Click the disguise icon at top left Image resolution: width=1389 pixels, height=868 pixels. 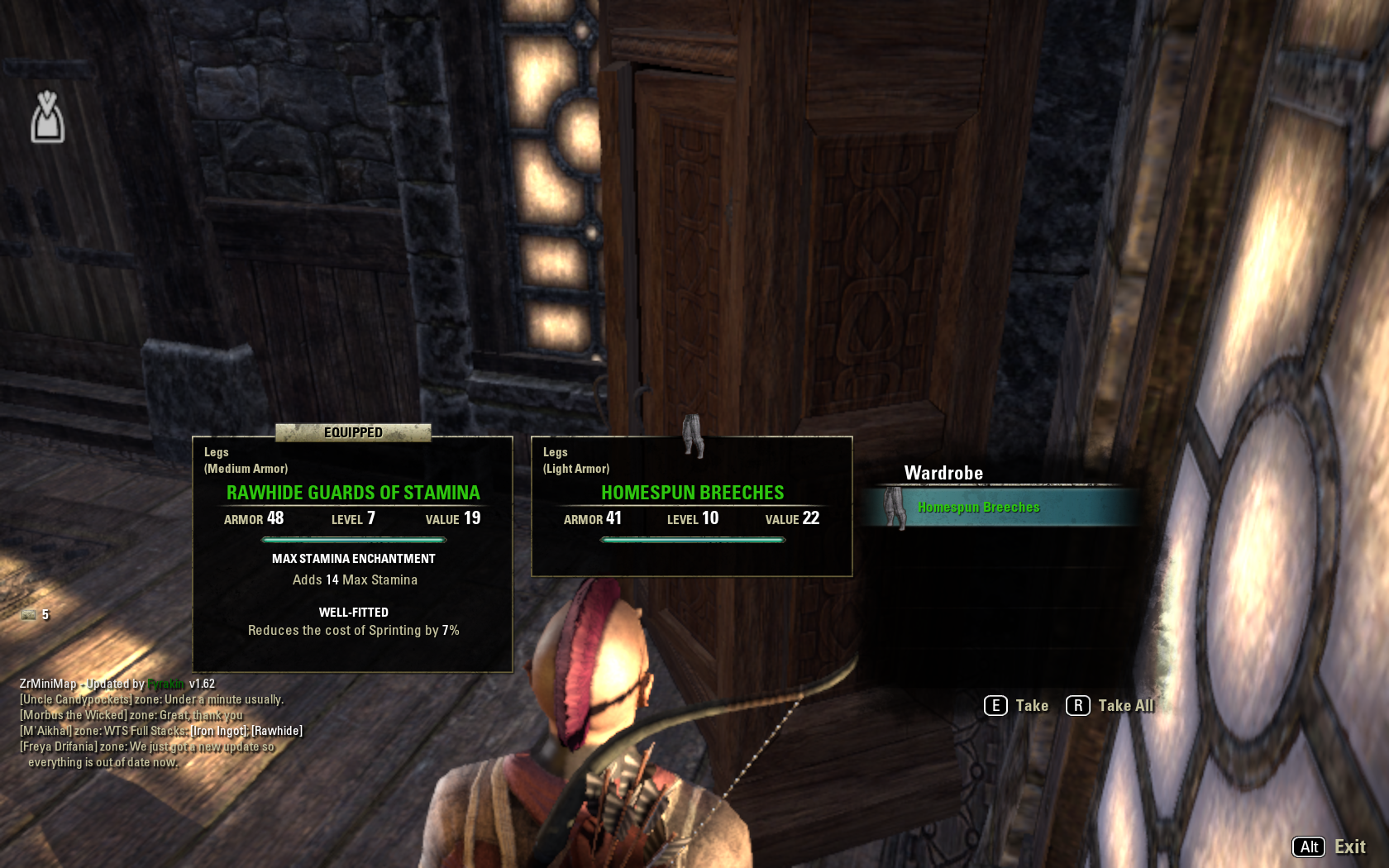pyautogui.click(x=47, y=117)
